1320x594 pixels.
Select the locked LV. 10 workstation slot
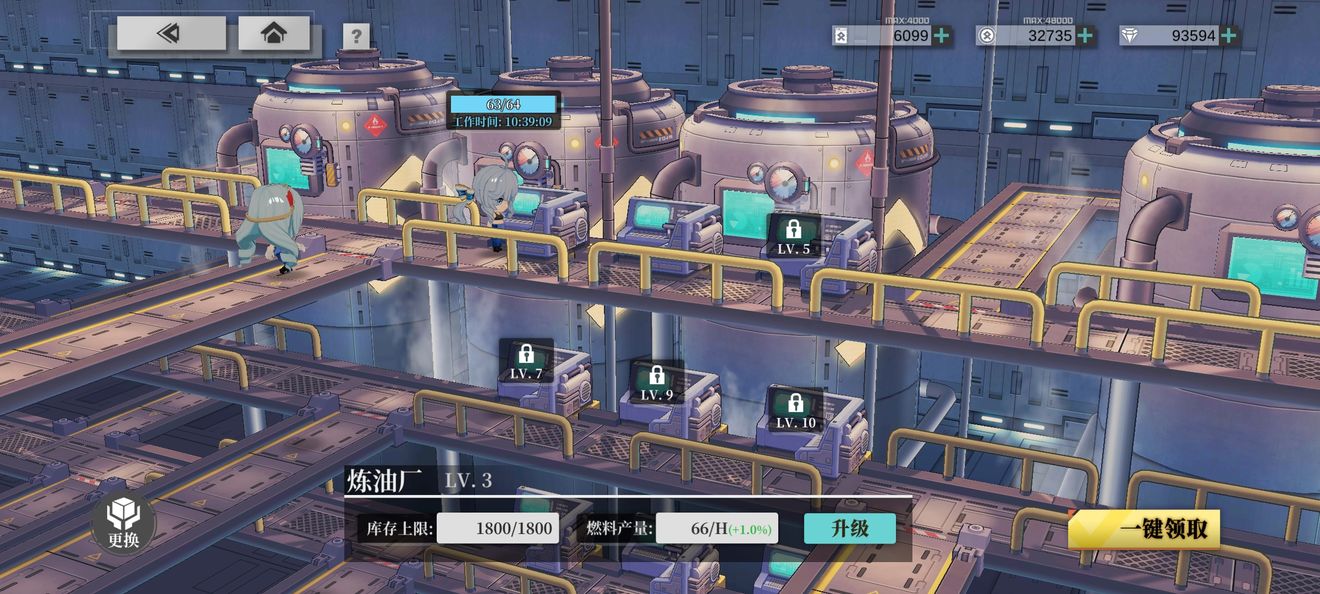click(x=796, y=410)
